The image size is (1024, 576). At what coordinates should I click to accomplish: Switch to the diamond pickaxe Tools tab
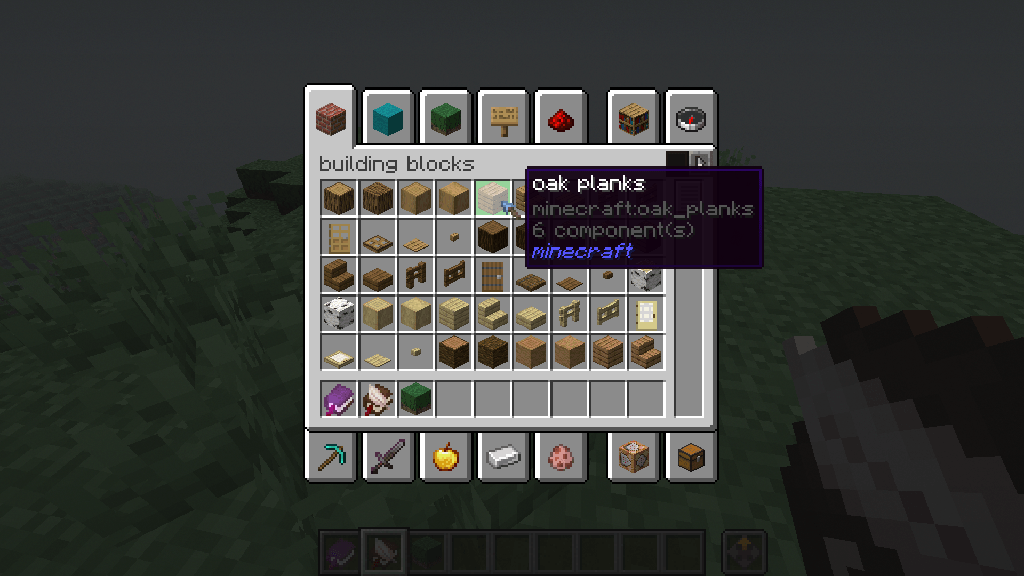pyautogui.click(x=330, y=458)
